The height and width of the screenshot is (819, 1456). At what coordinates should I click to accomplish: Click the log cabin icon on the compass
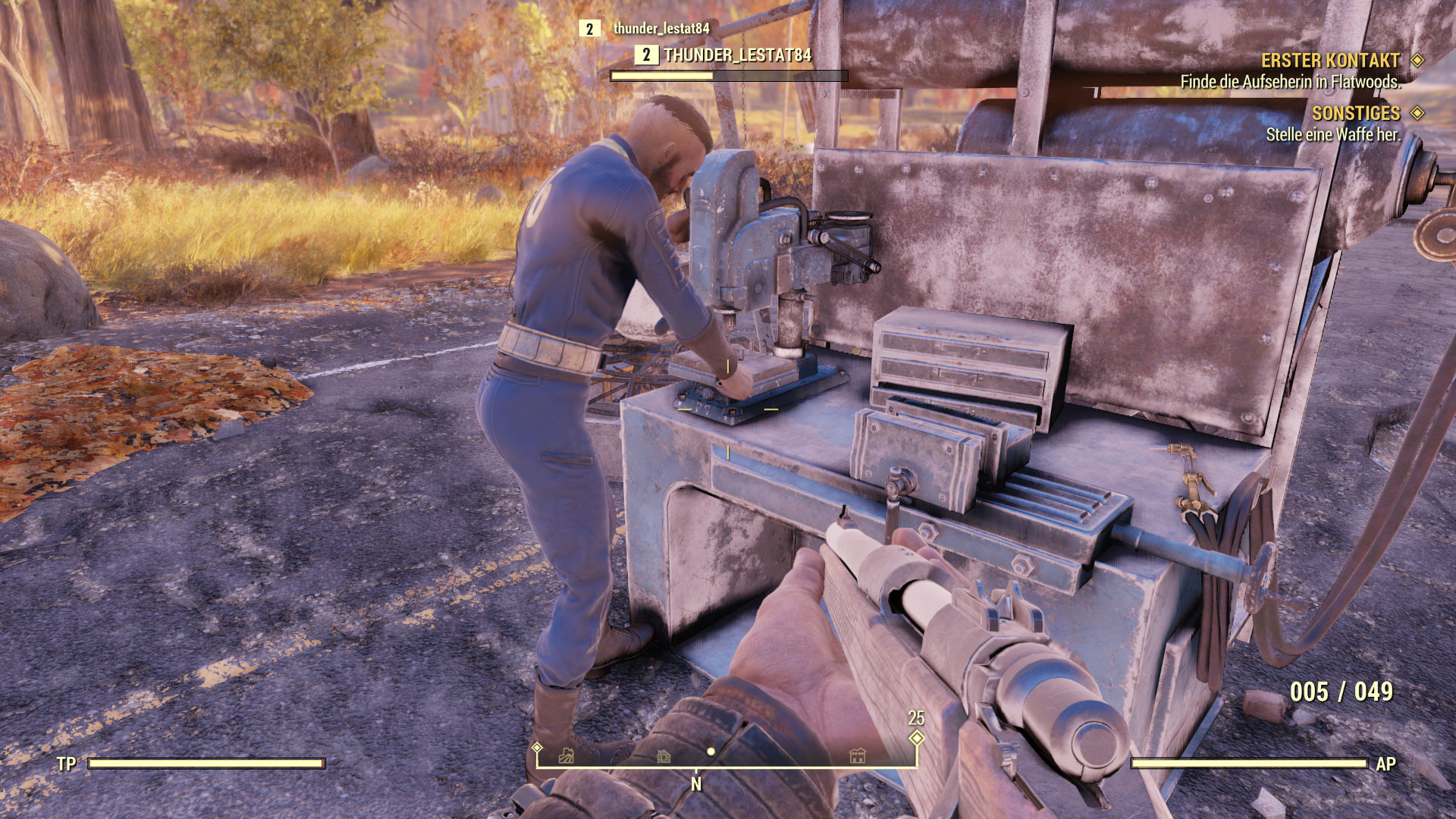point(664,756)
